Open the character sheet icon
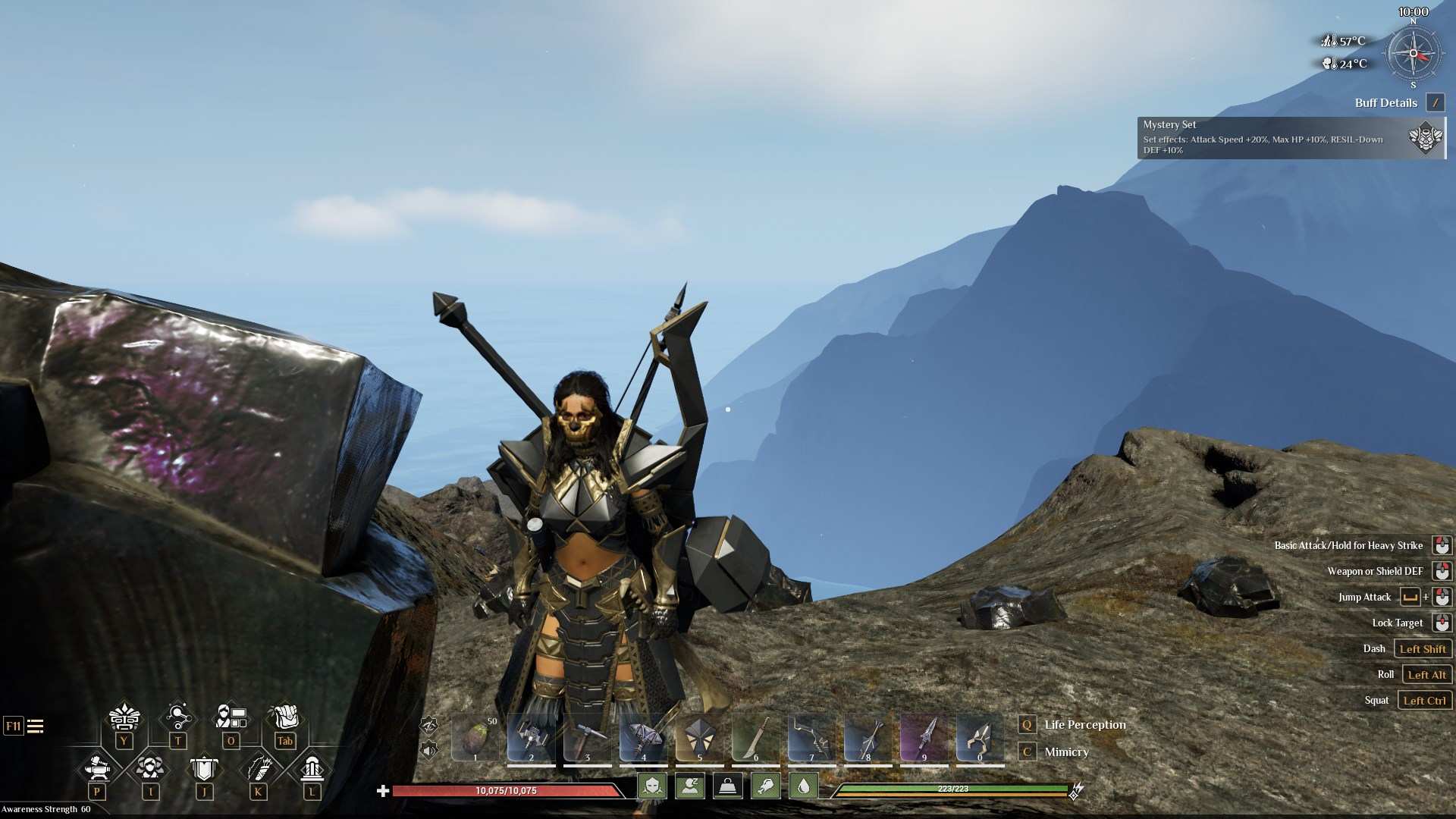This screenshot has width=1456, height=819. pyautogui.click(x=231, y=717)
